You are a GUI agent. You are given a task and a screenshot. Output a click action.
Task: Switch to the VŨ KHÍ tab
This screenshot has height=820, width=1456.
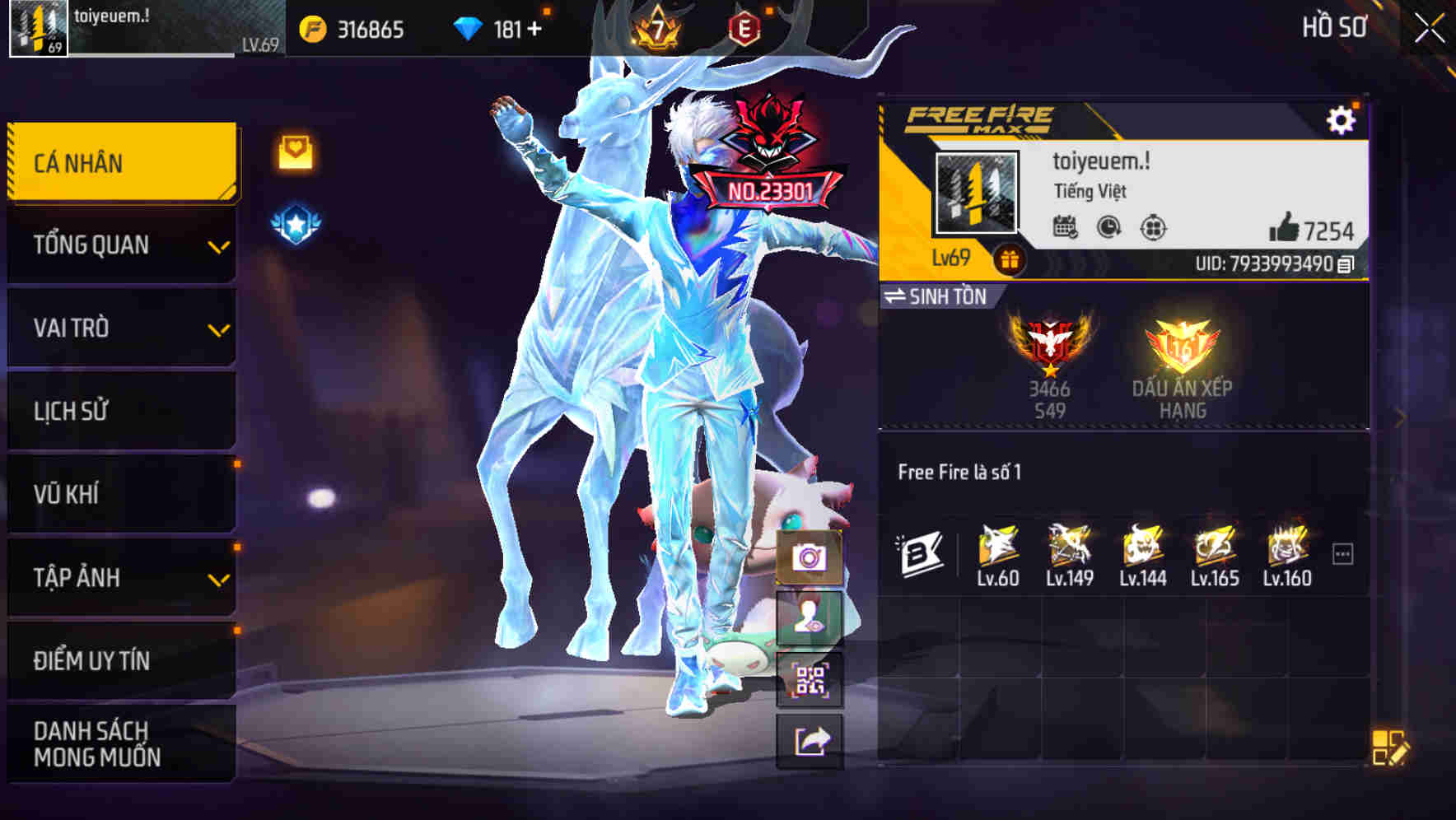click(x=119, y=494)
